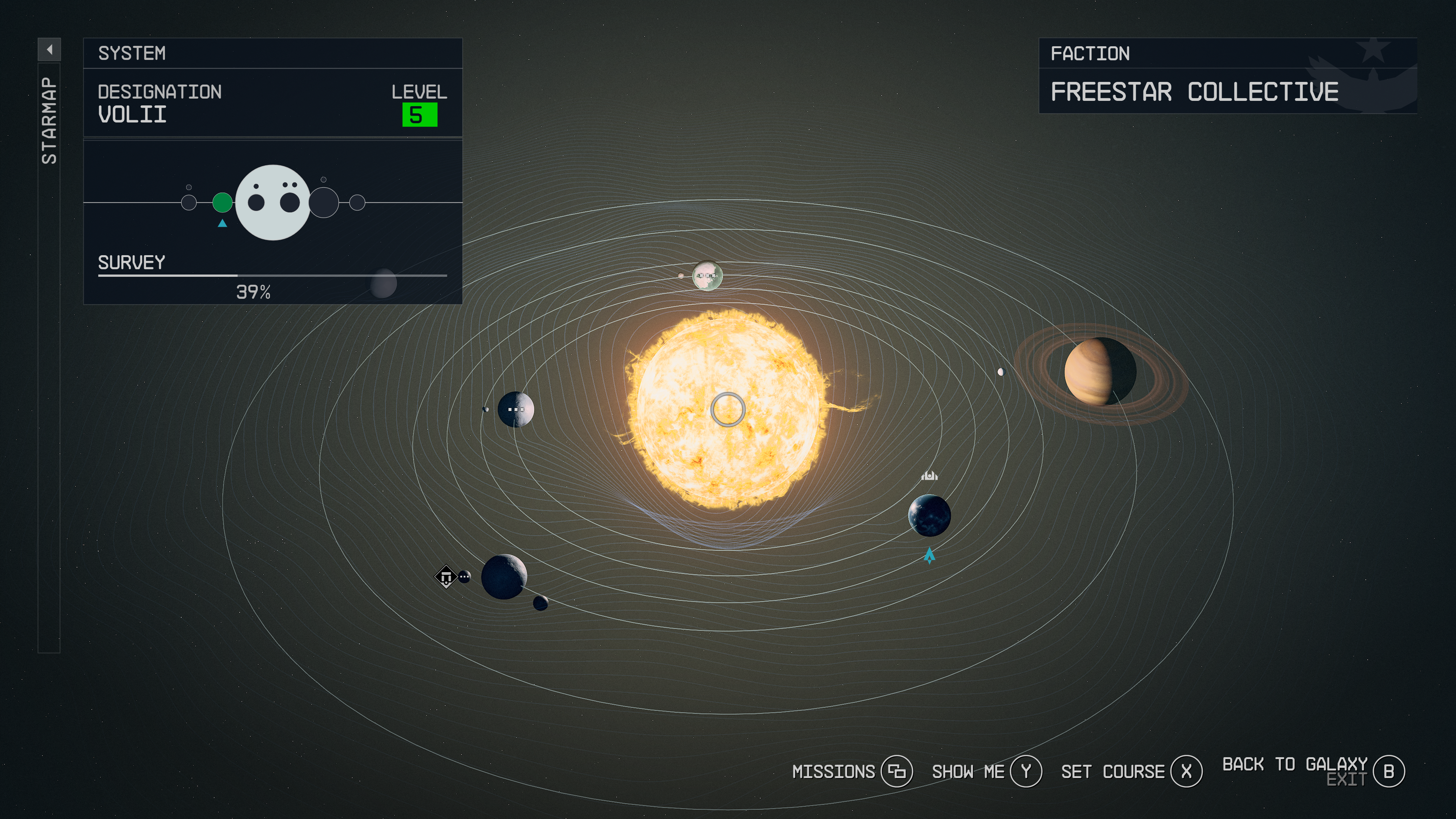
Task: Select the Volii star at the center
Action: pyautogui.click(x=728, y=409)
